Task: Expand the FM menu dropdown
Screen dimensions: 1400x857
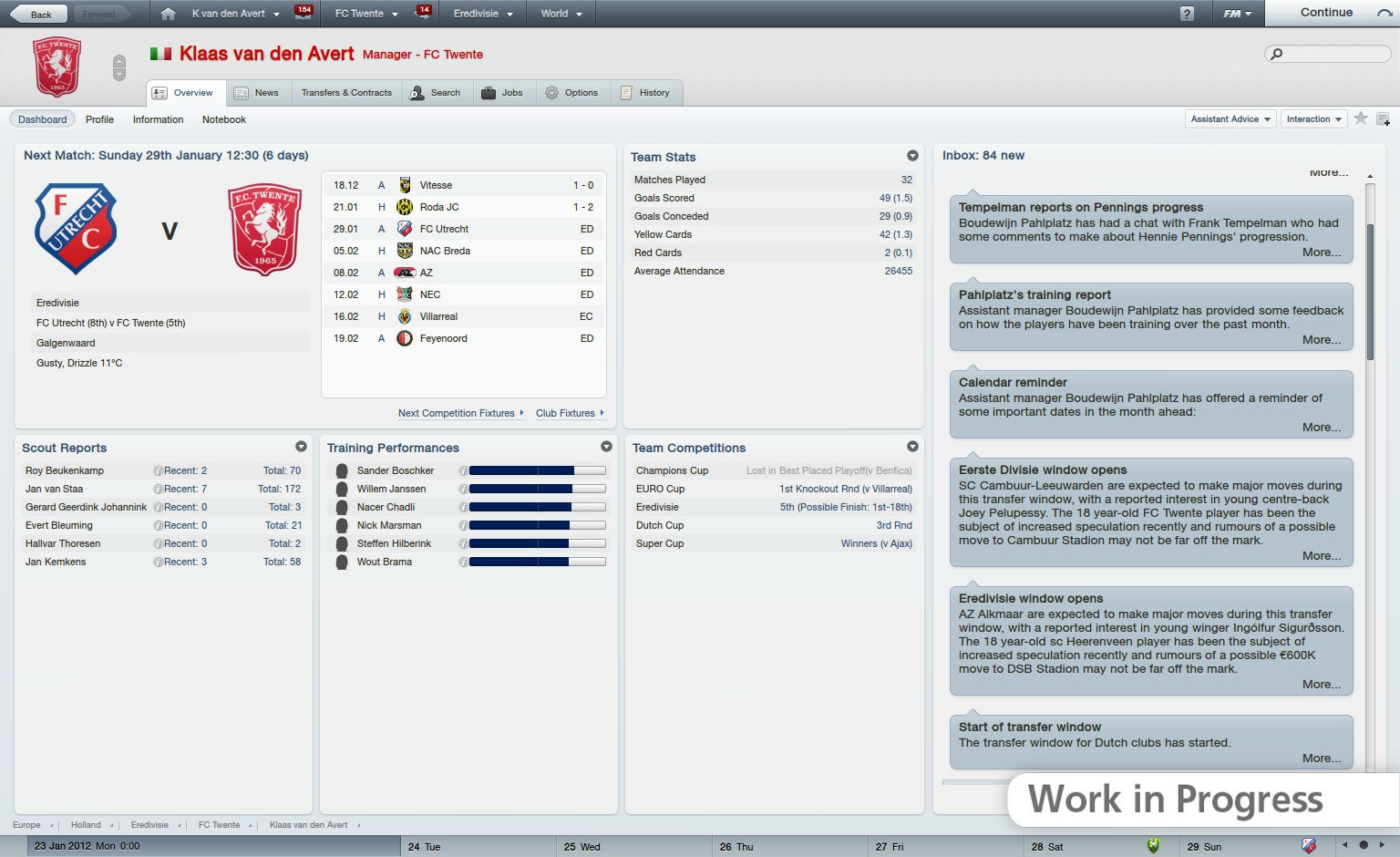Action: tap(1235, 13)
